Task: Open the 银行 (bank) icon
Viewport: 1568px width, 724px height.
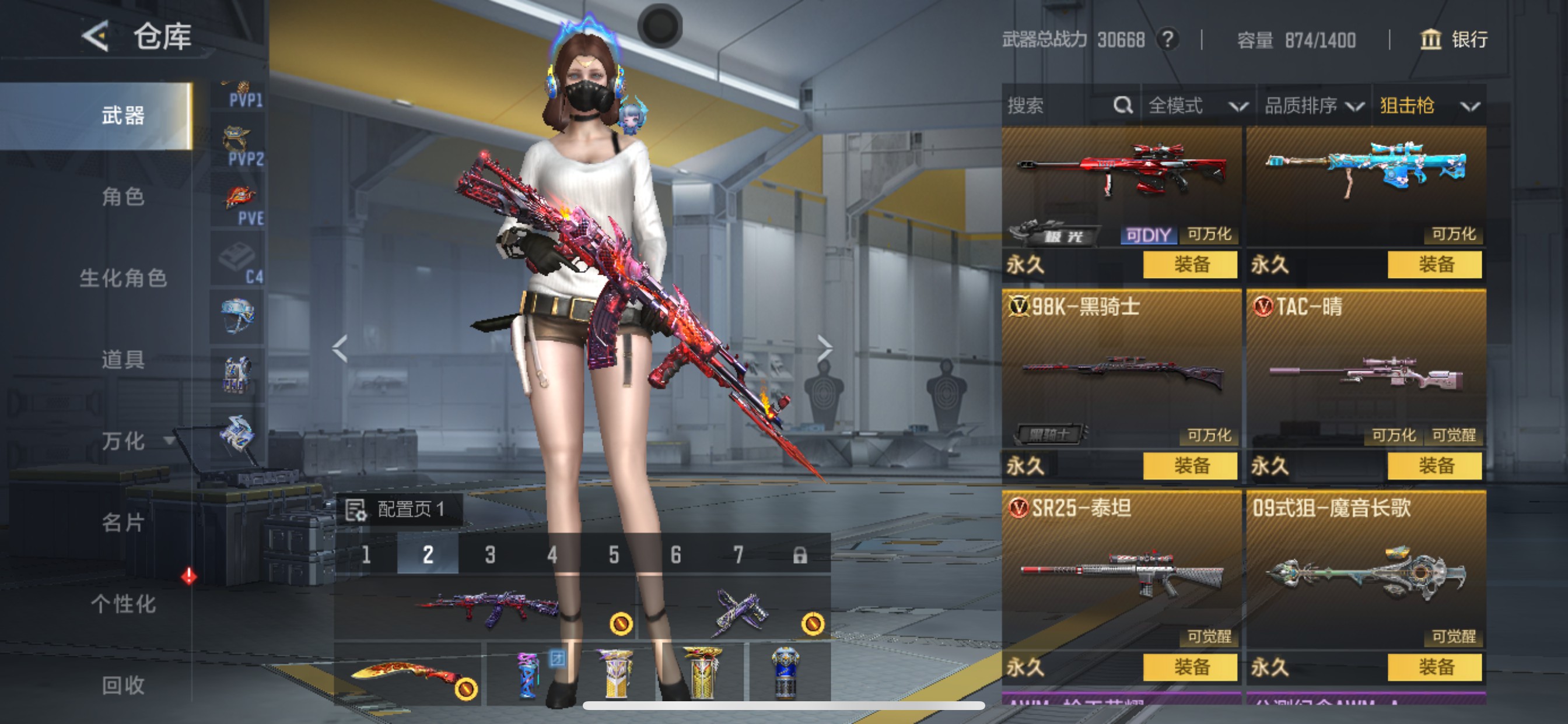Action: point(1431,40)
